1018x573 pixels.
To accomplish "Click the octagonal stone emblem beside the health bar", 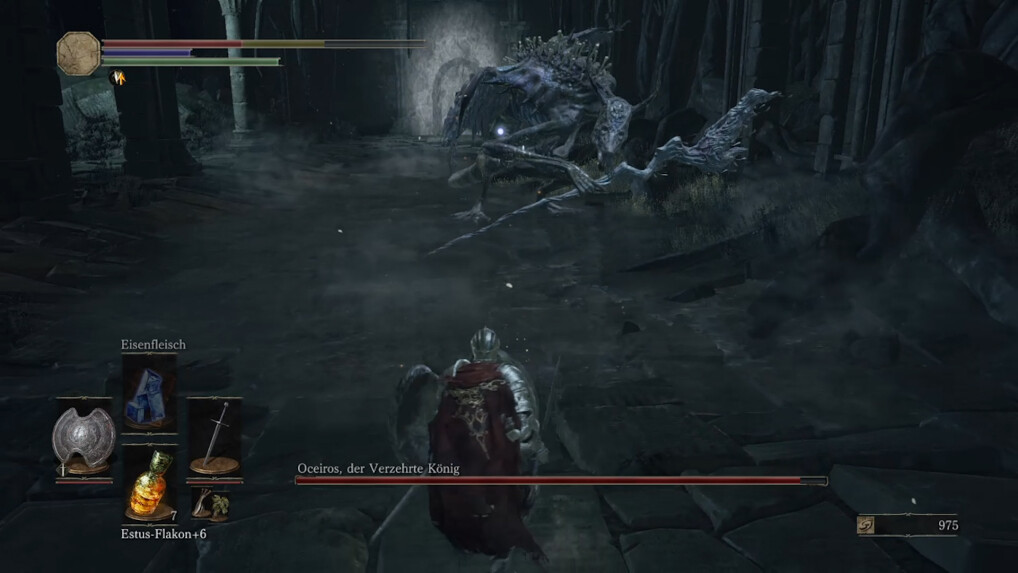I will pyautogui.click(x=78, y=52).
